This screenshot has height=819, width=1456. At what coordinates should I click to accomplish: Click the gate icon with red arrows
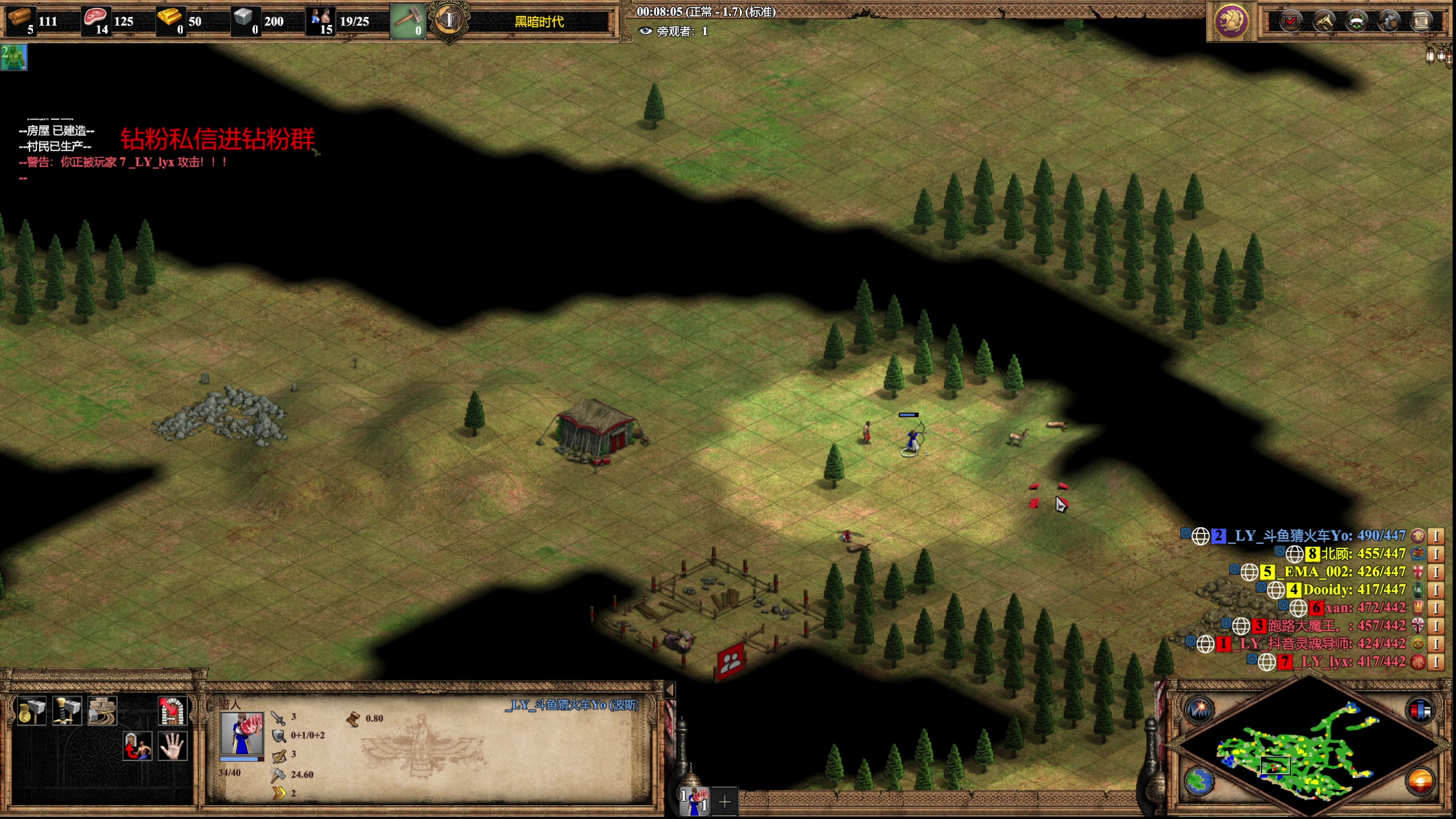click(172, 710)
